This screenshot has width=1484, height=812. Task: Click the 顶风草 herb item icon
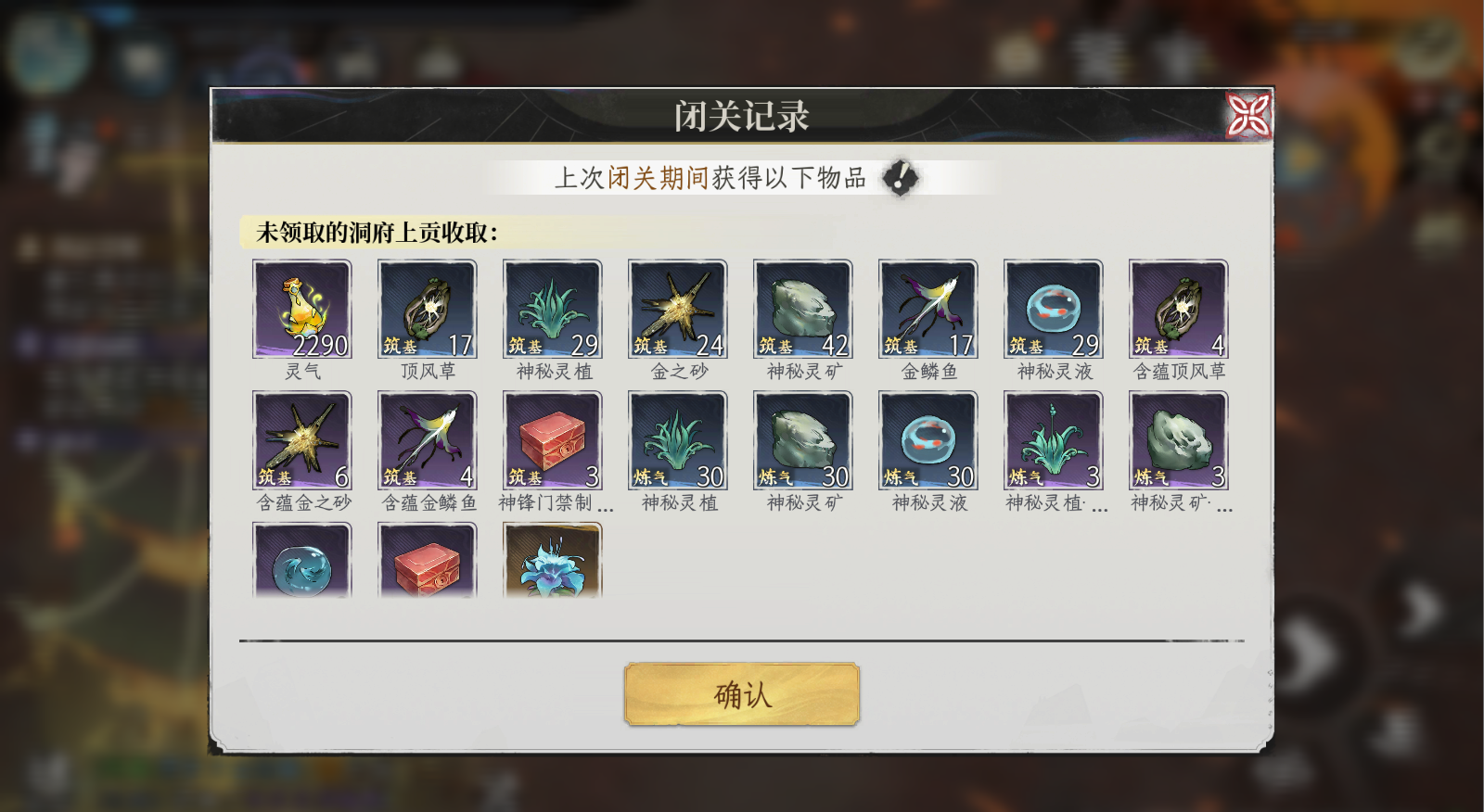427,307
